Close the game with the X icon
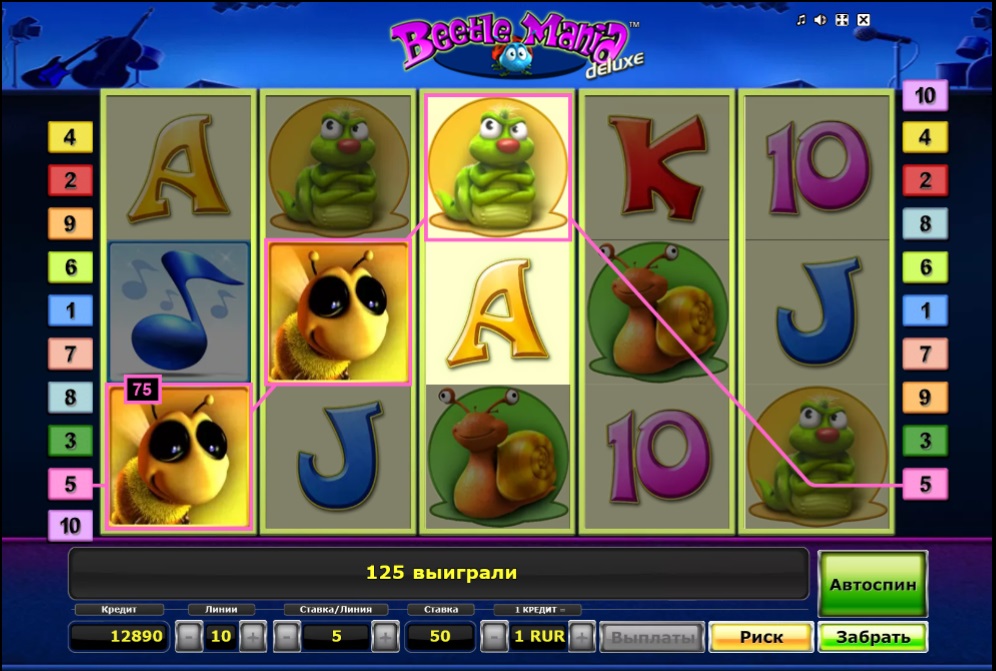 pos(864,20)
